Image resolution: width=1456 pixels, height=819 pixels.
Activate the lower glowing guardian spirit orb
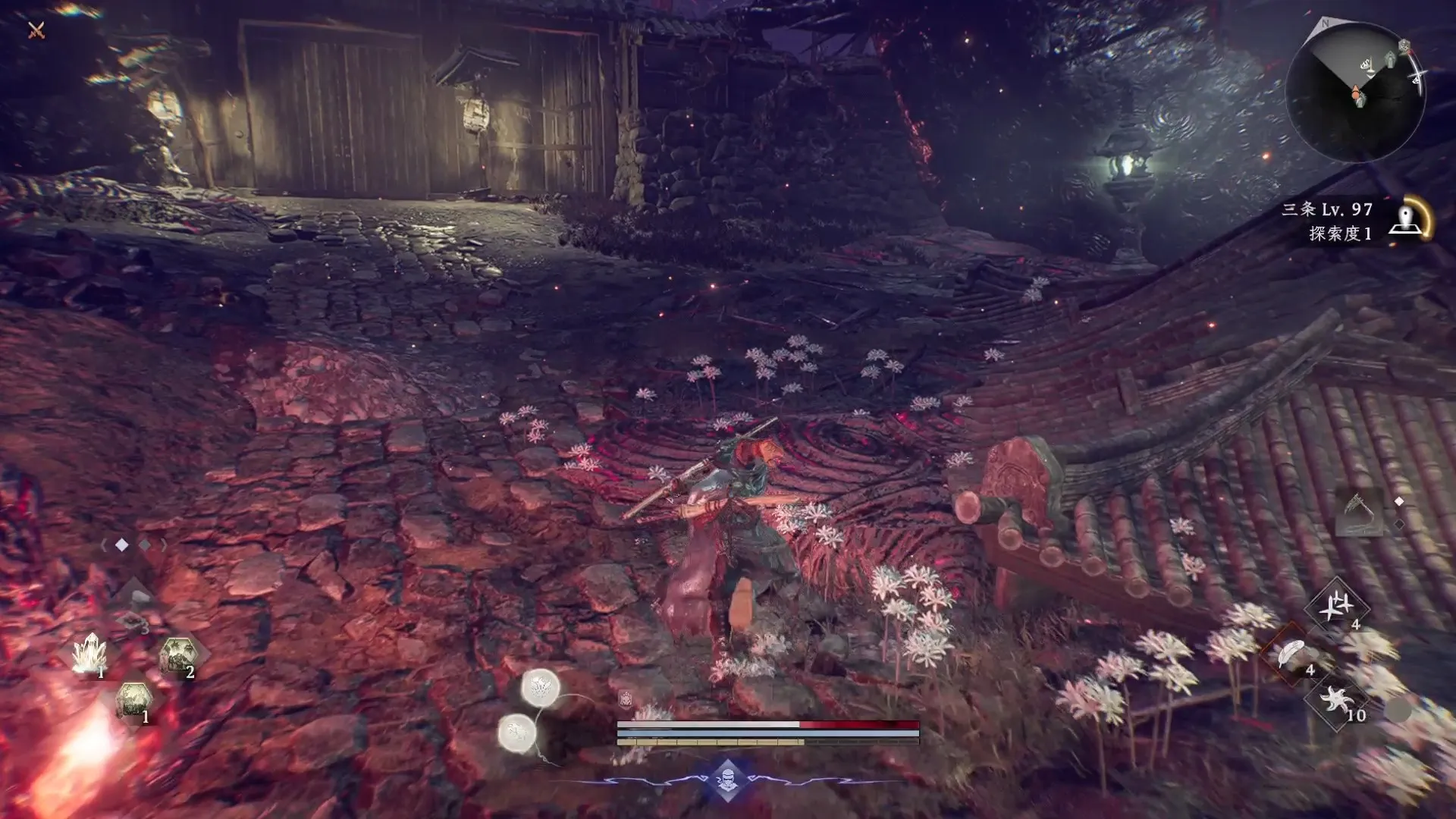517,733
